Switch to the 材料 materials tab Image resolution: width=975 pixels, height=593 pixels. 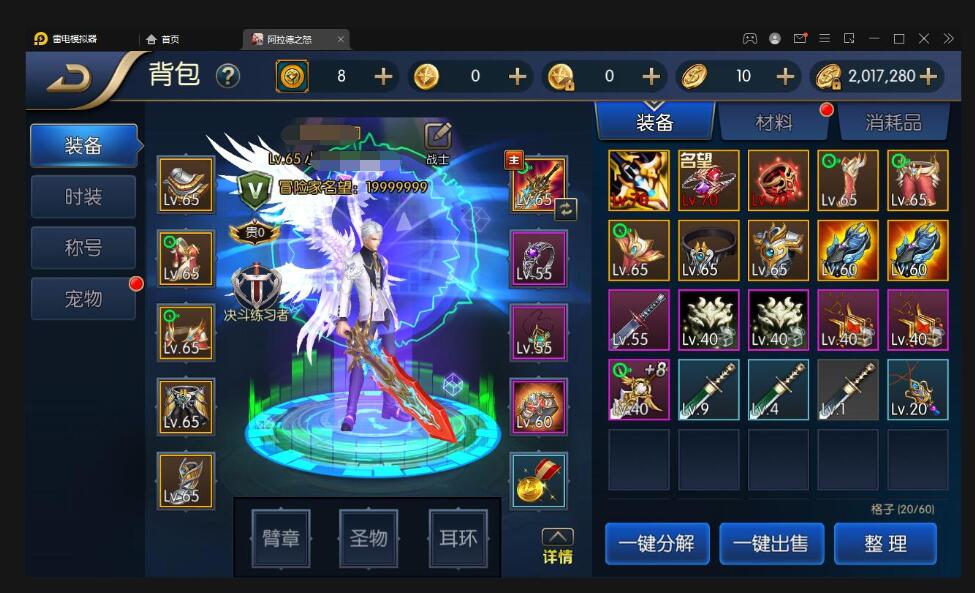774,123
